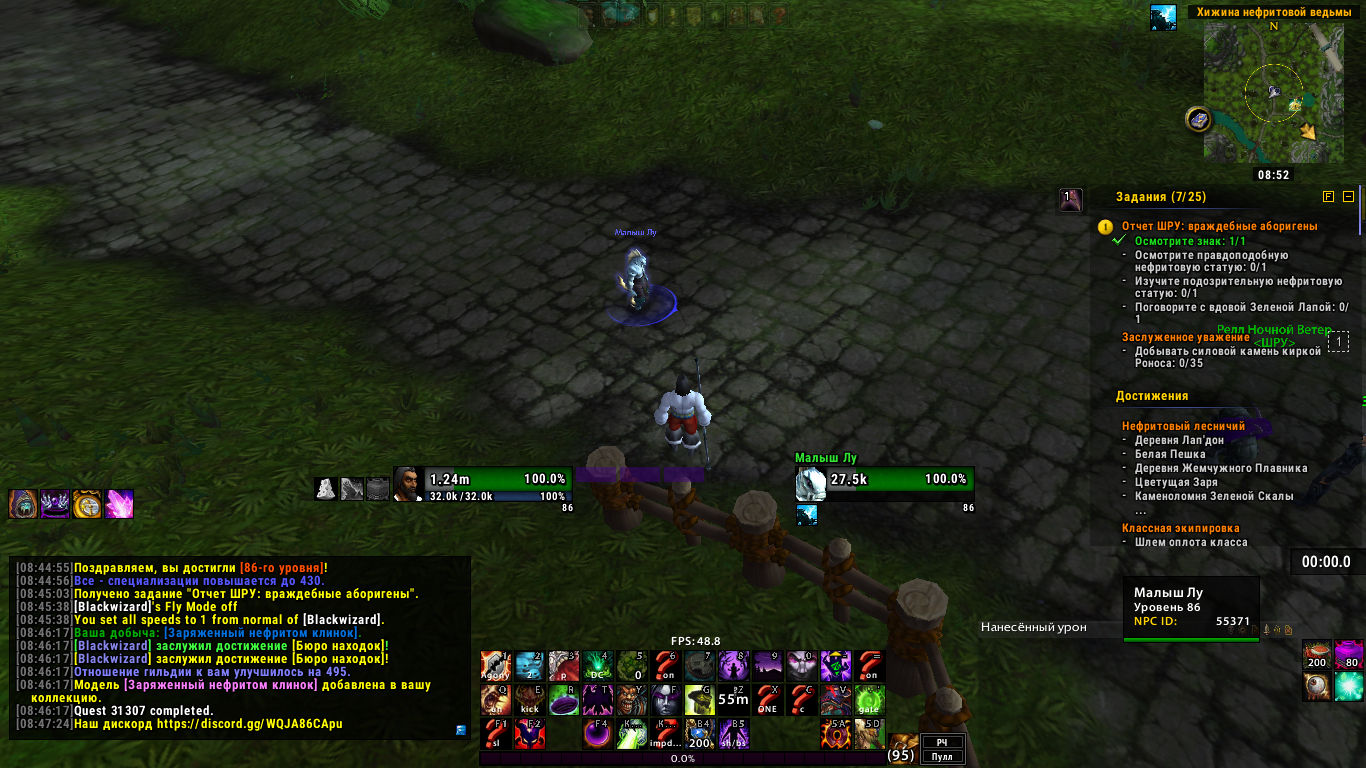Viewport: 1366px width, 768px height.
Task: Use the impd macro slot
Action: pos(665,734)
